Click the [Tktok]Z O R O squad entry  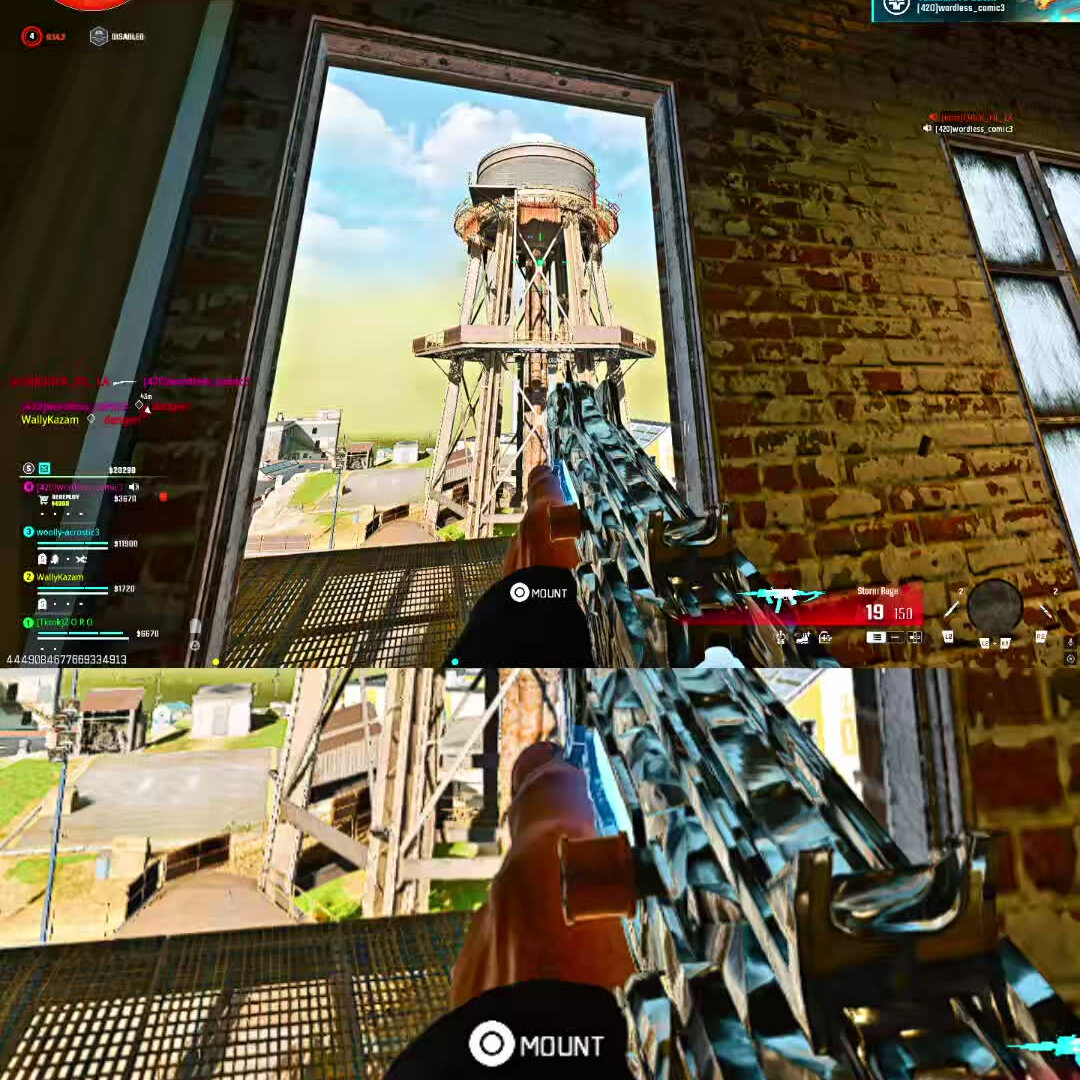pyautogui.click(x=65, y=622)
